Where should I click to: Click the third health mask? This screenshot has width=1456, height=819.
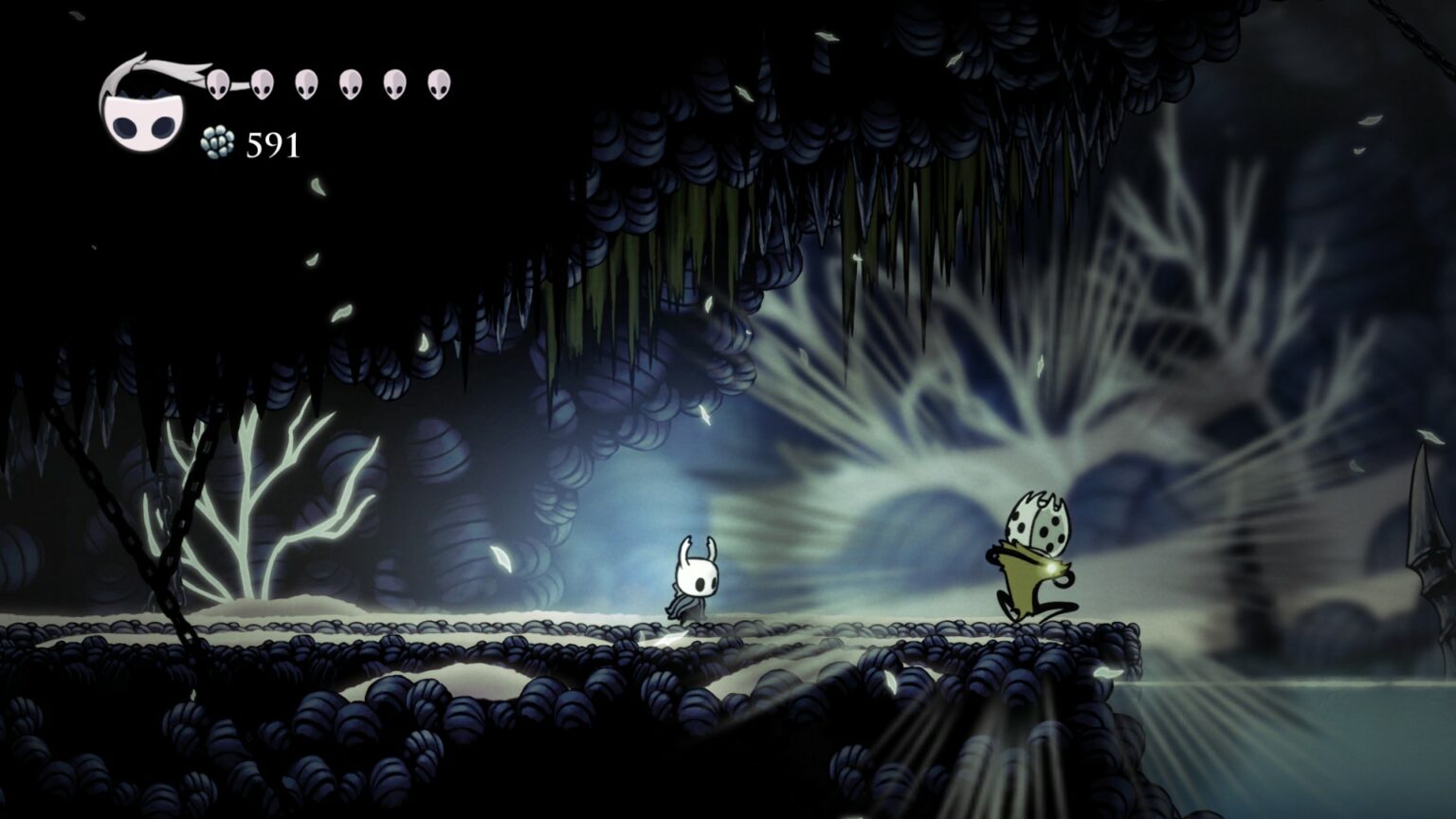point(305,83)
